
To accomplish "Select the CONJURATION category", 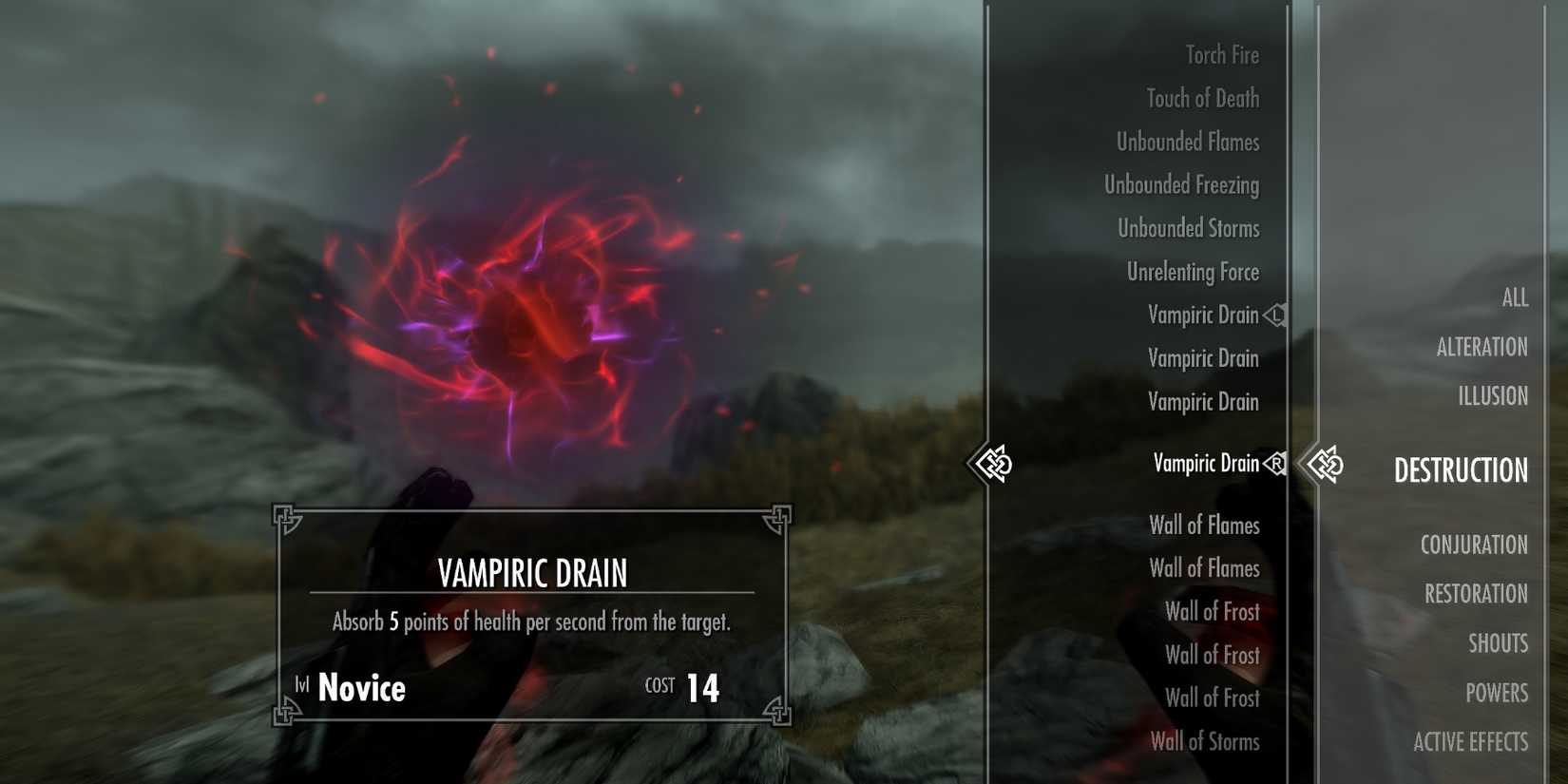I will [x=1474, y=545].
